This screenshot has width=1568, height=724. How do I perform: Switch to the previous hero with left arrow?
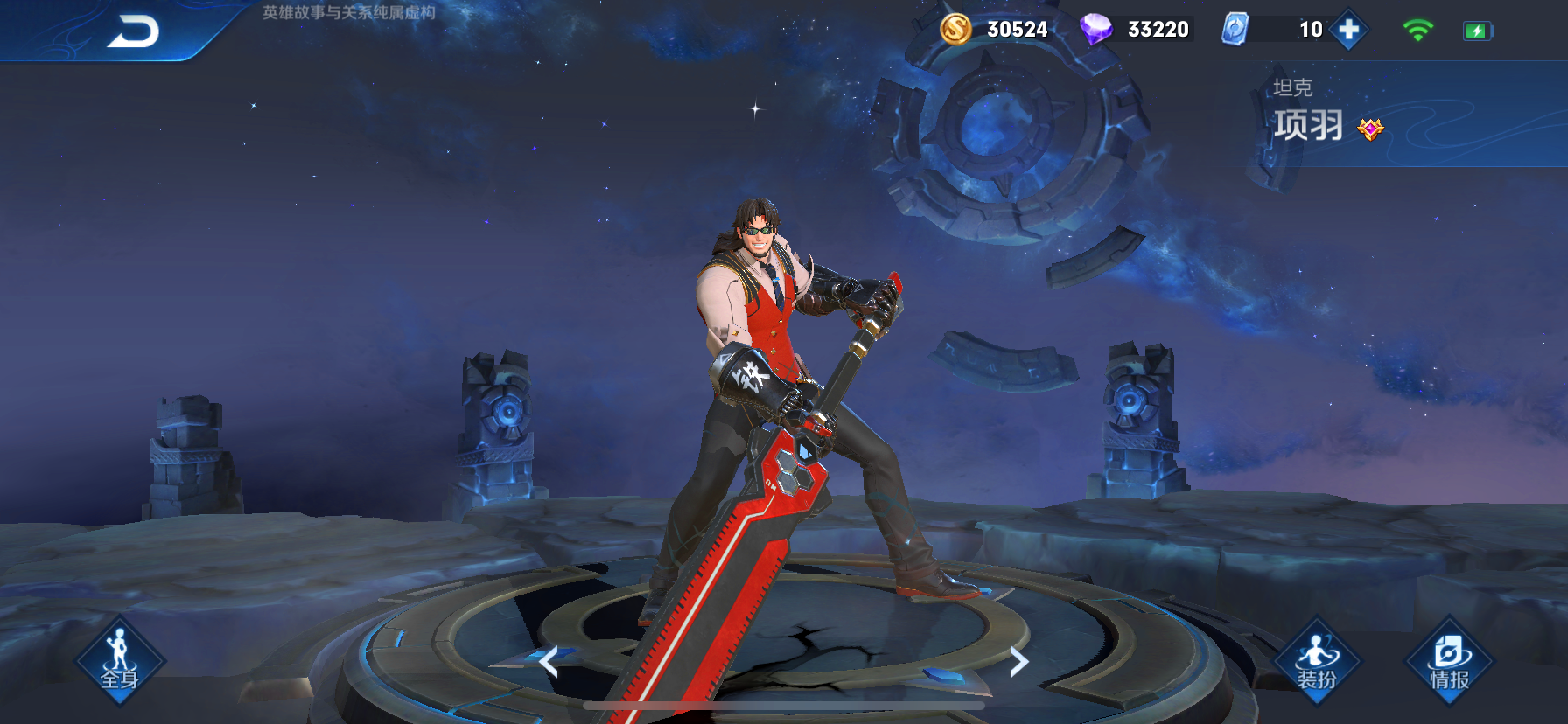coord(549,662)
